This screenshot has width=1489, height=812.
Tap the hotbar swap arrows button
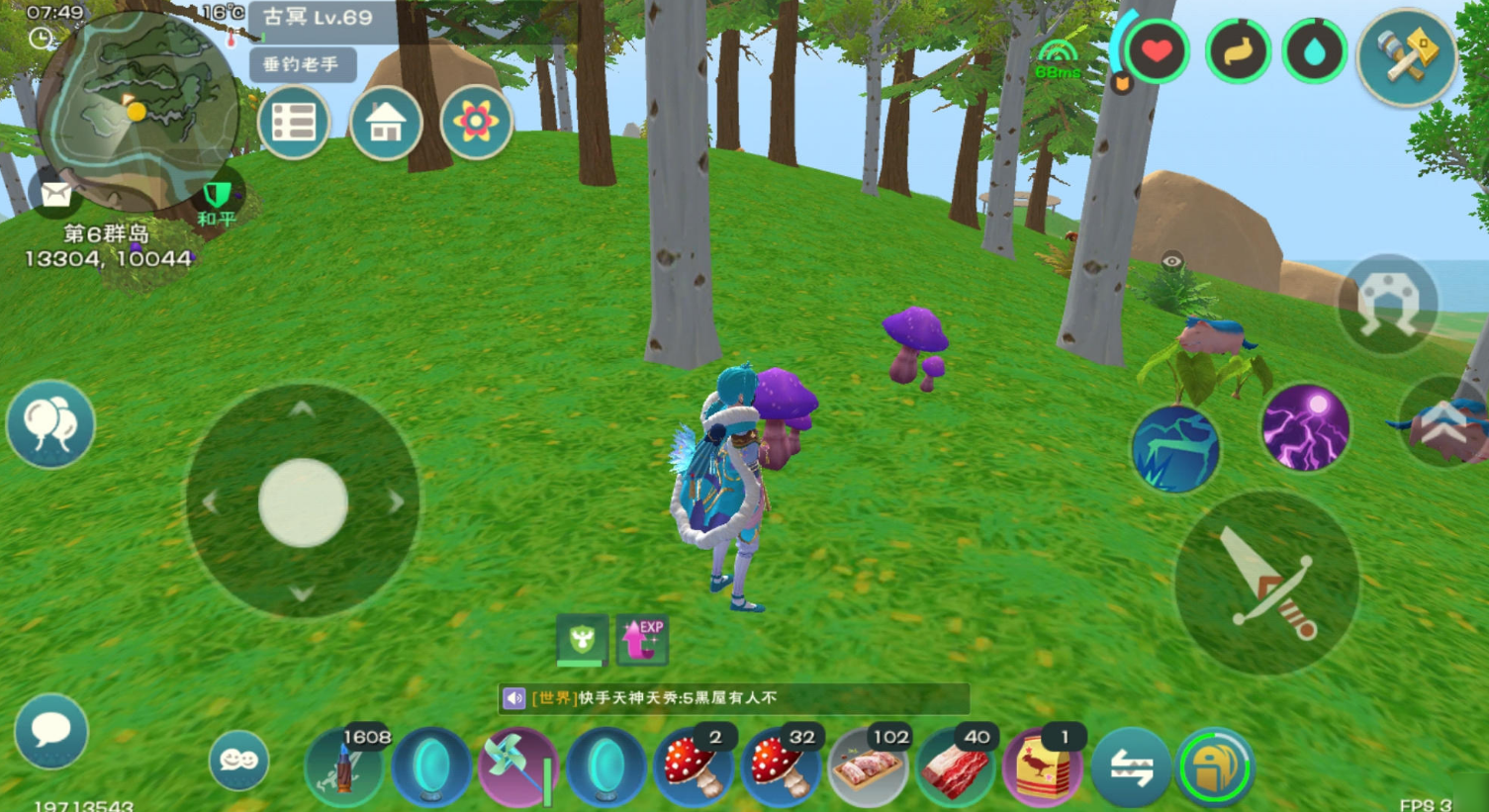(1130, 767)
